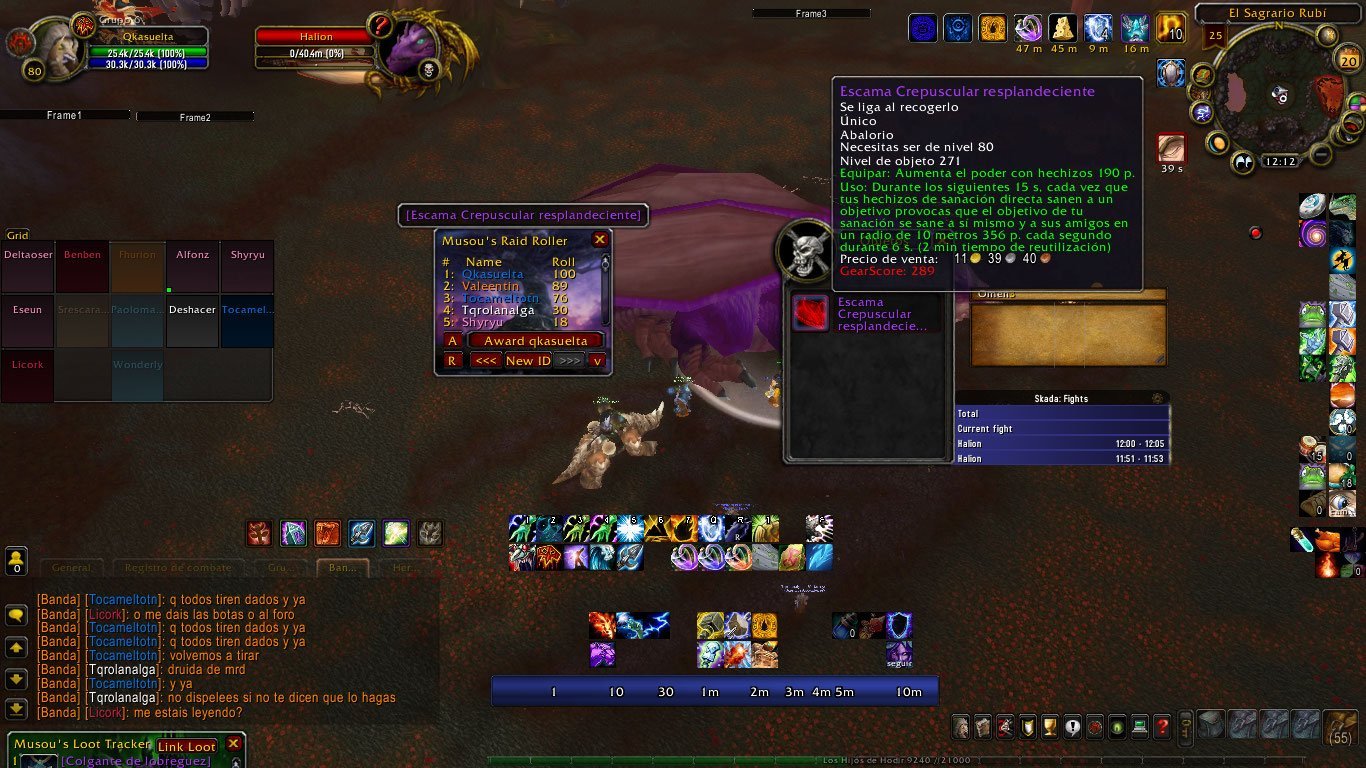Select Escama Crepuscular loot item in loot window
This screenshot has width=1366, height=768.
click(810, 313)
